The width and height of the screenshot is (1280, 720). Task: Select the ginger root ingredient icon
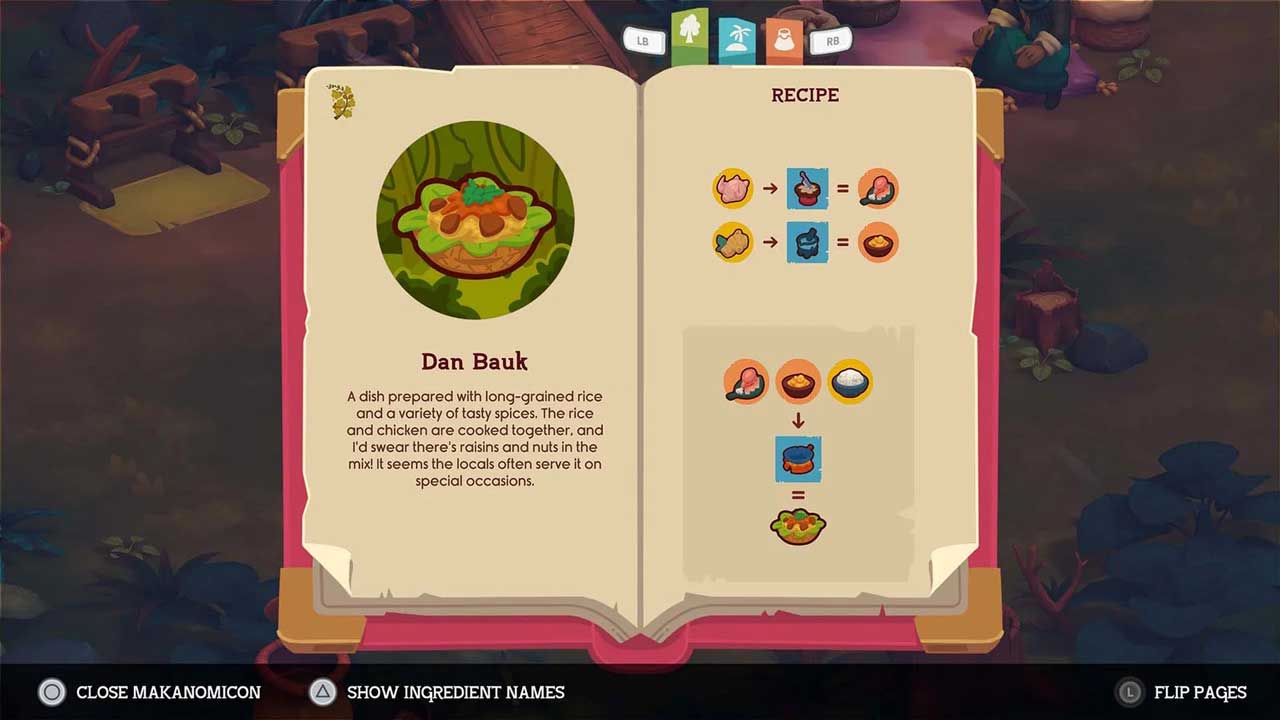pos(732,242)
